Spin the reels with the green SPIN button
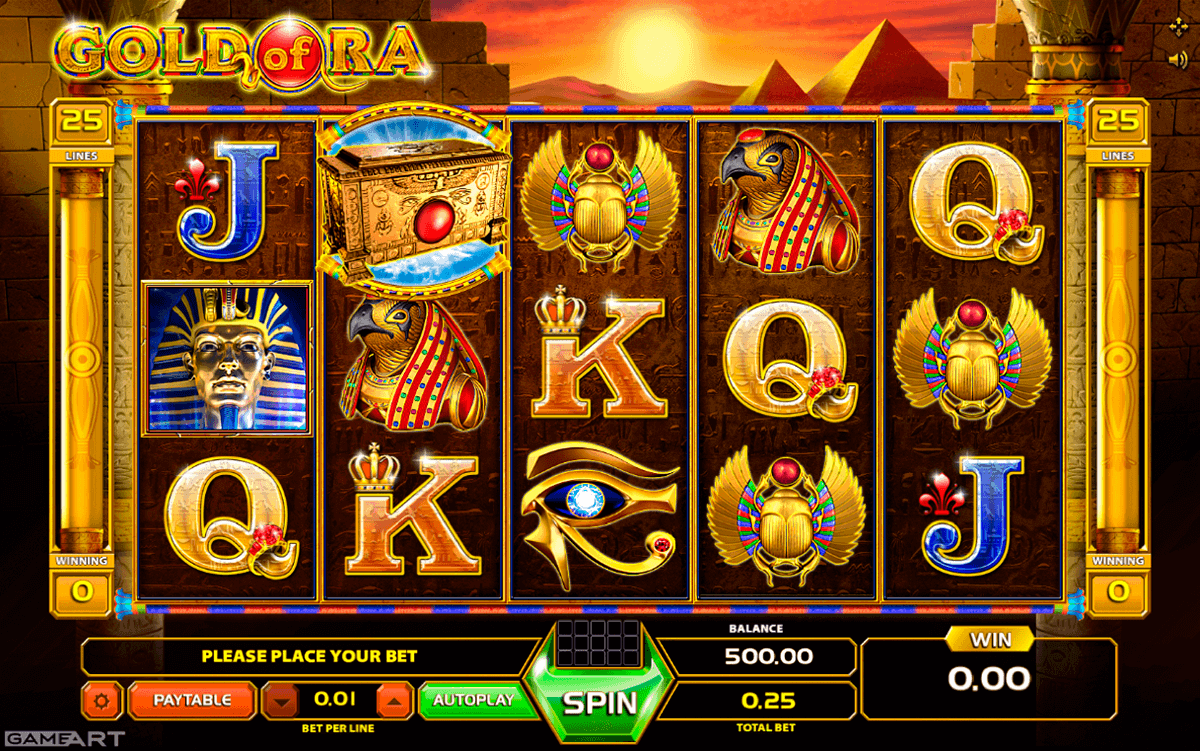The image size is (1200, 751). coord(600,701)
